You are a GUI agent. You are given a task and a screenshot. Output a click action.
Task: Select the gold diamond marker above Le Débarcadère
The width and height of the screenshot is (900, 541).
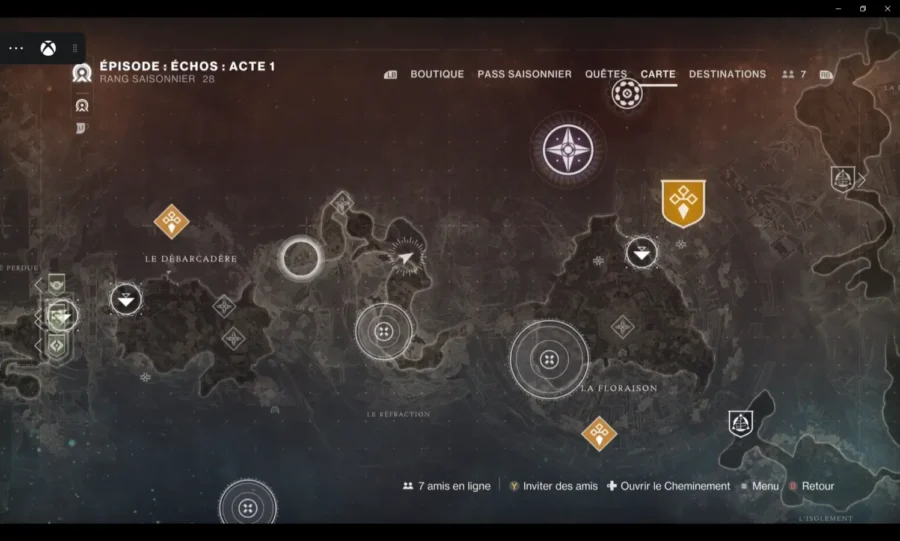172,221
